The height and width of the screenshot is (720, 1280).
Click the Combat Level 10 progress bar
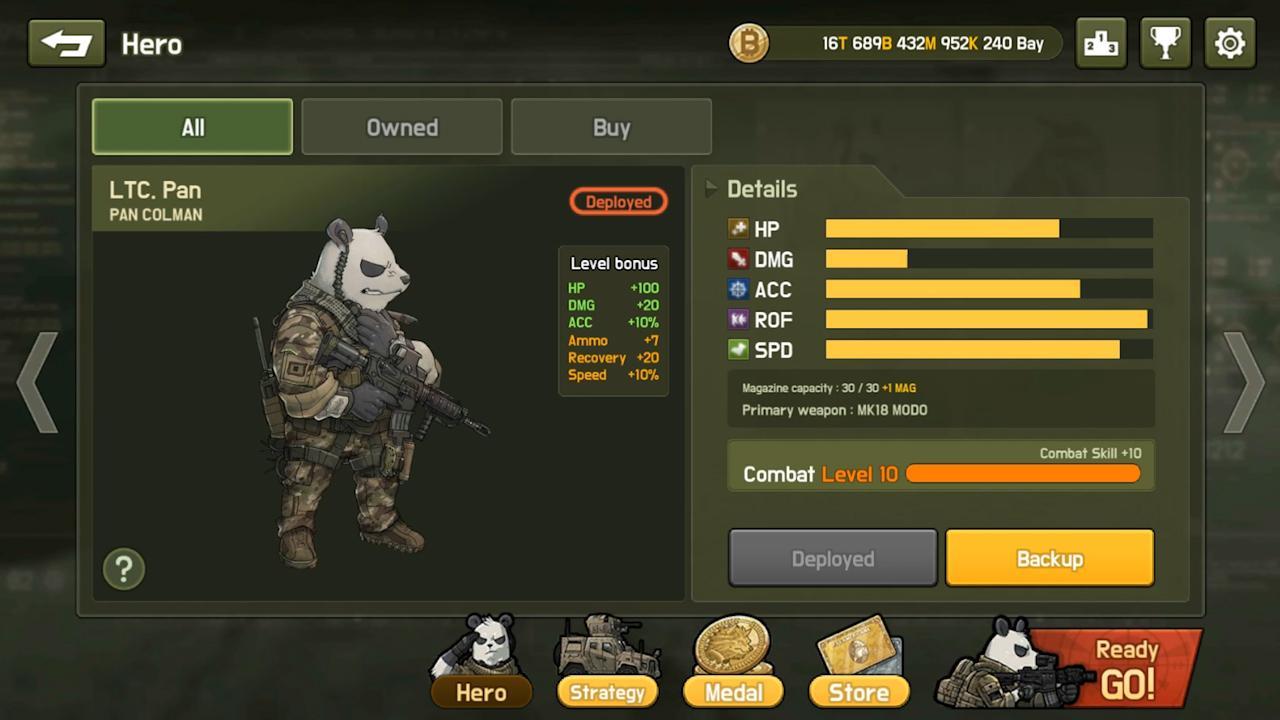pos(1022,473)
